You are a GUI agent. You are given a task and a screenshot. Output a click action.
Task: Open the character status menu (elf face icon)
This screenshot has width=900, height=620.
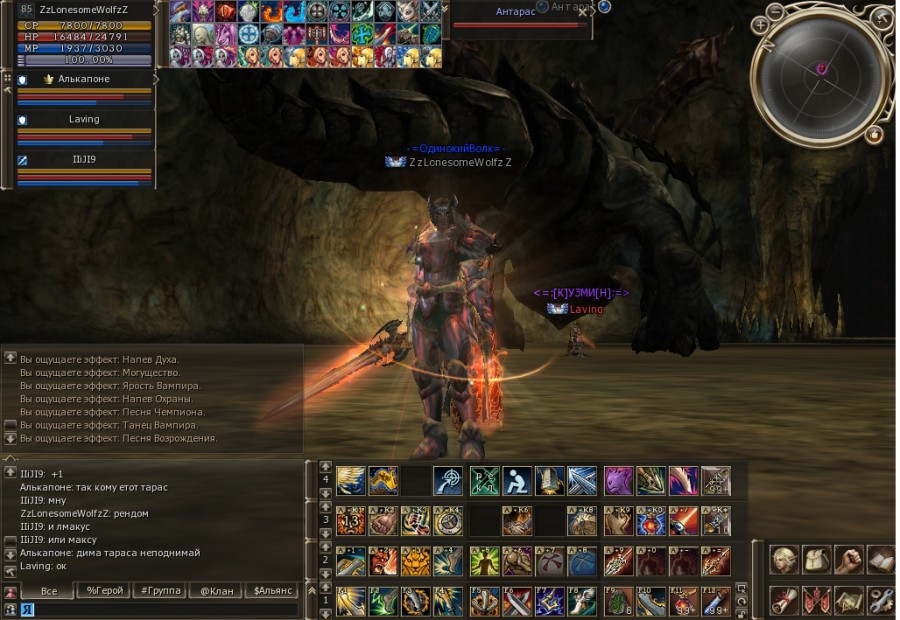click(x=784, y=561)
